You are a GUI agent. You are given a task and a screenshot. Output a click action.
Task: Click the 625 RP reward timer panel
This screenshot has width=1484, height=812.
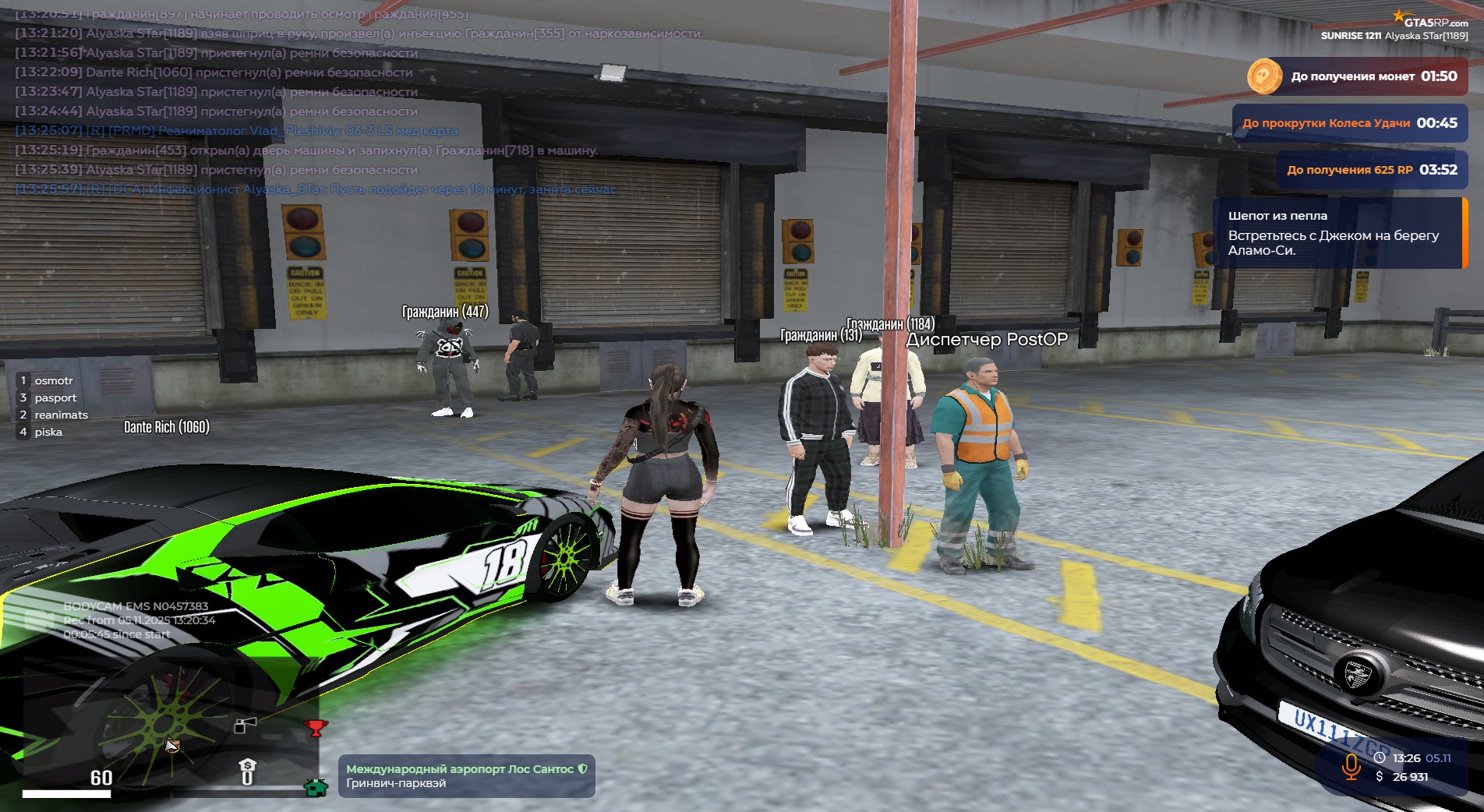1371,170
